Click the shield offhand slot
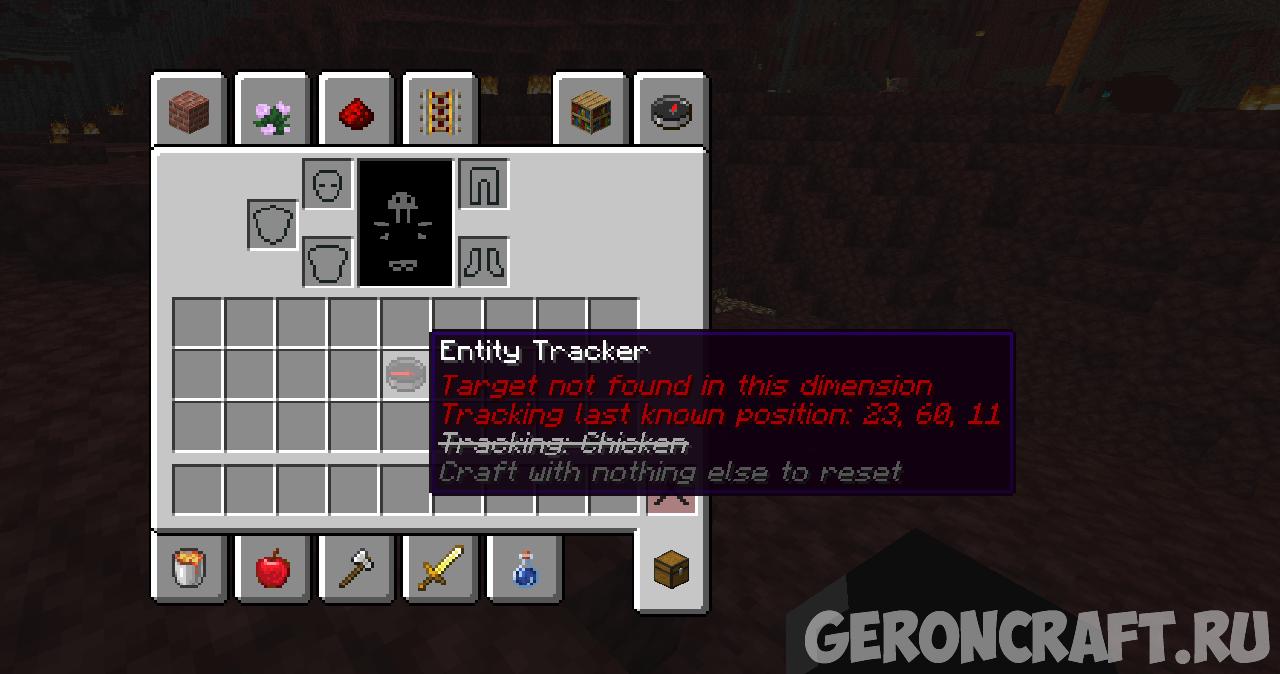Viewport: 1280px width, 674px height. point(273,224)
